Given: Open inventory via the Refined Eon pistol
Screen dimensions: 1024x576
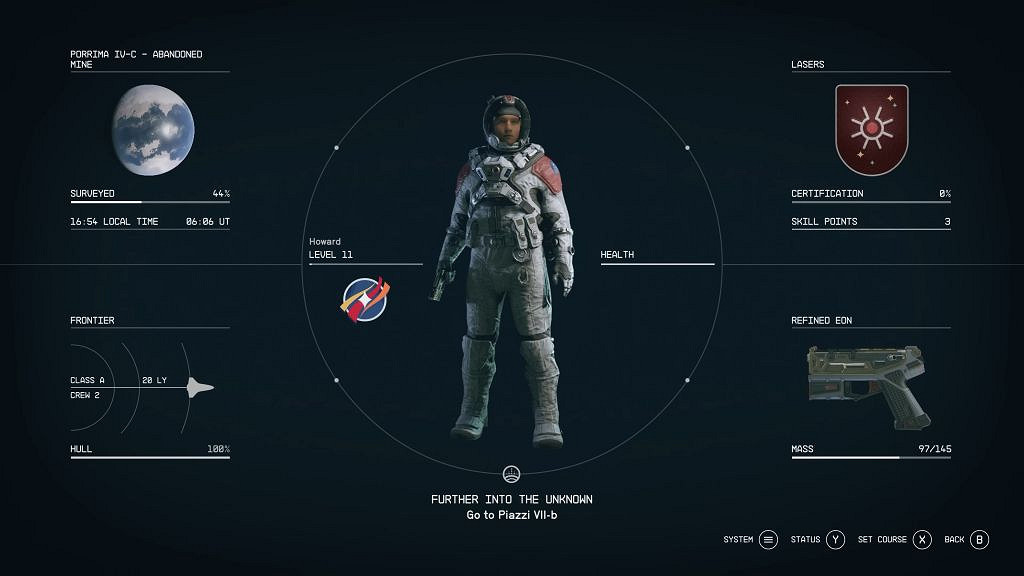Looking at the screenshot, I should click(x=869, y=385).
